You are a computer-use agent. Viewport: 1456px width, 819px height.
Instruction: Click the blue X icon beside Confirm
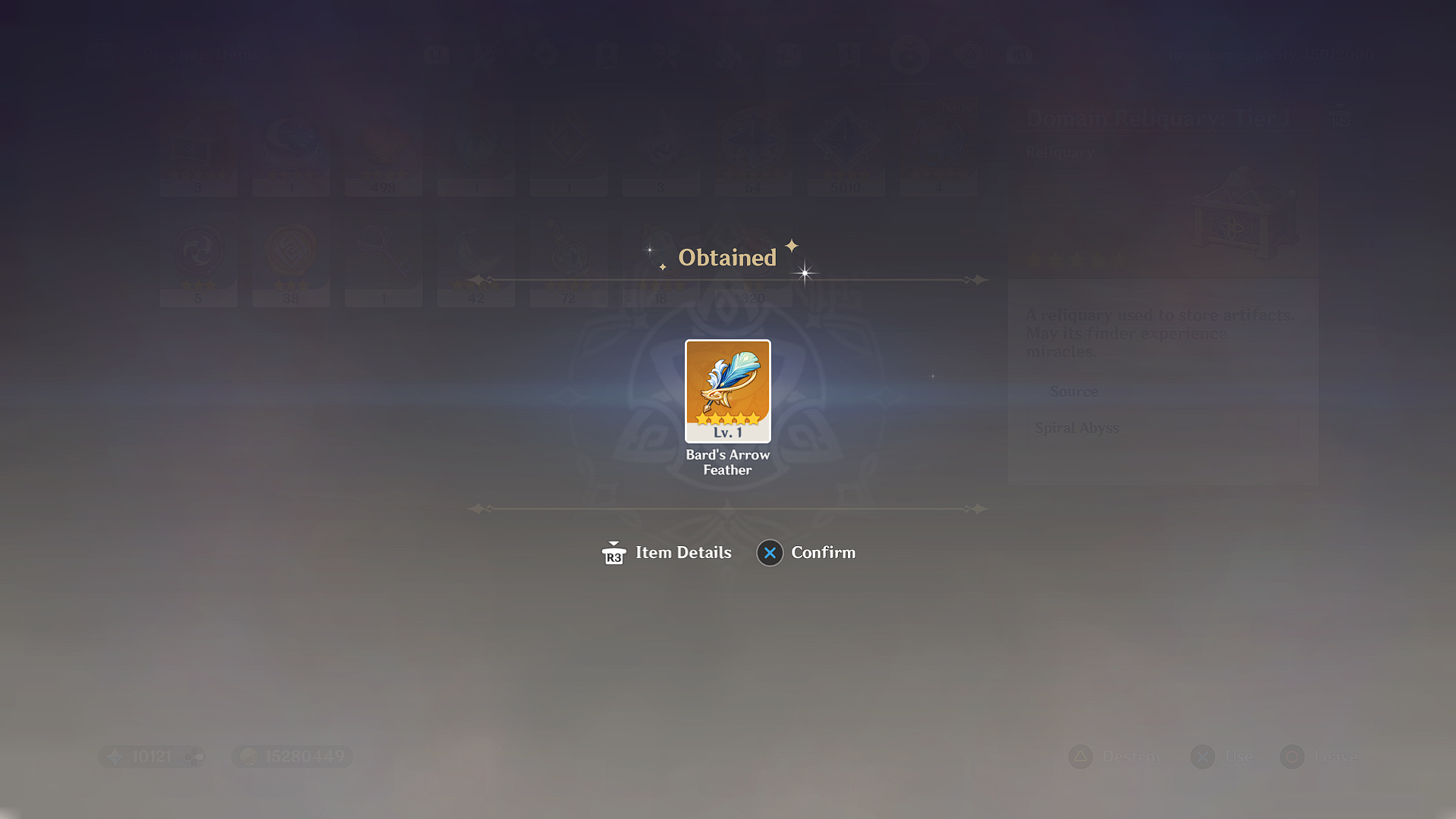click(x=770, y=554)
